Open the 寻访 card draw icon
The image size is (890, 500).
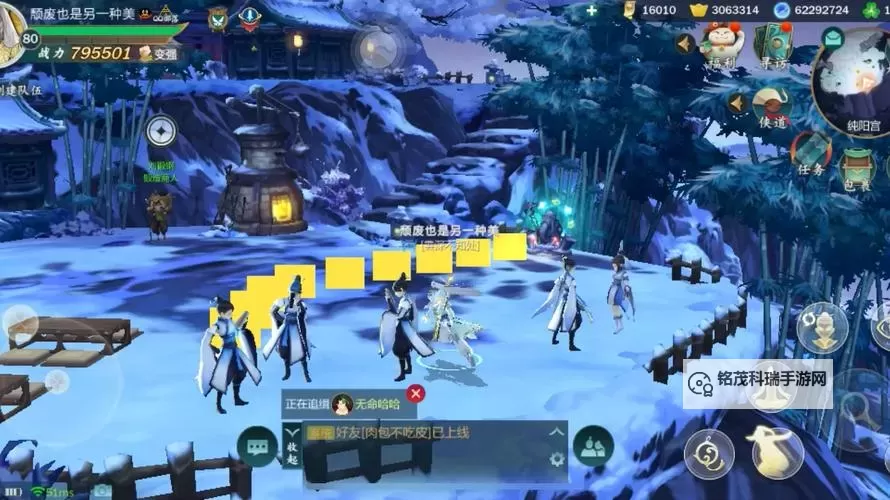(x=772, y=43)
